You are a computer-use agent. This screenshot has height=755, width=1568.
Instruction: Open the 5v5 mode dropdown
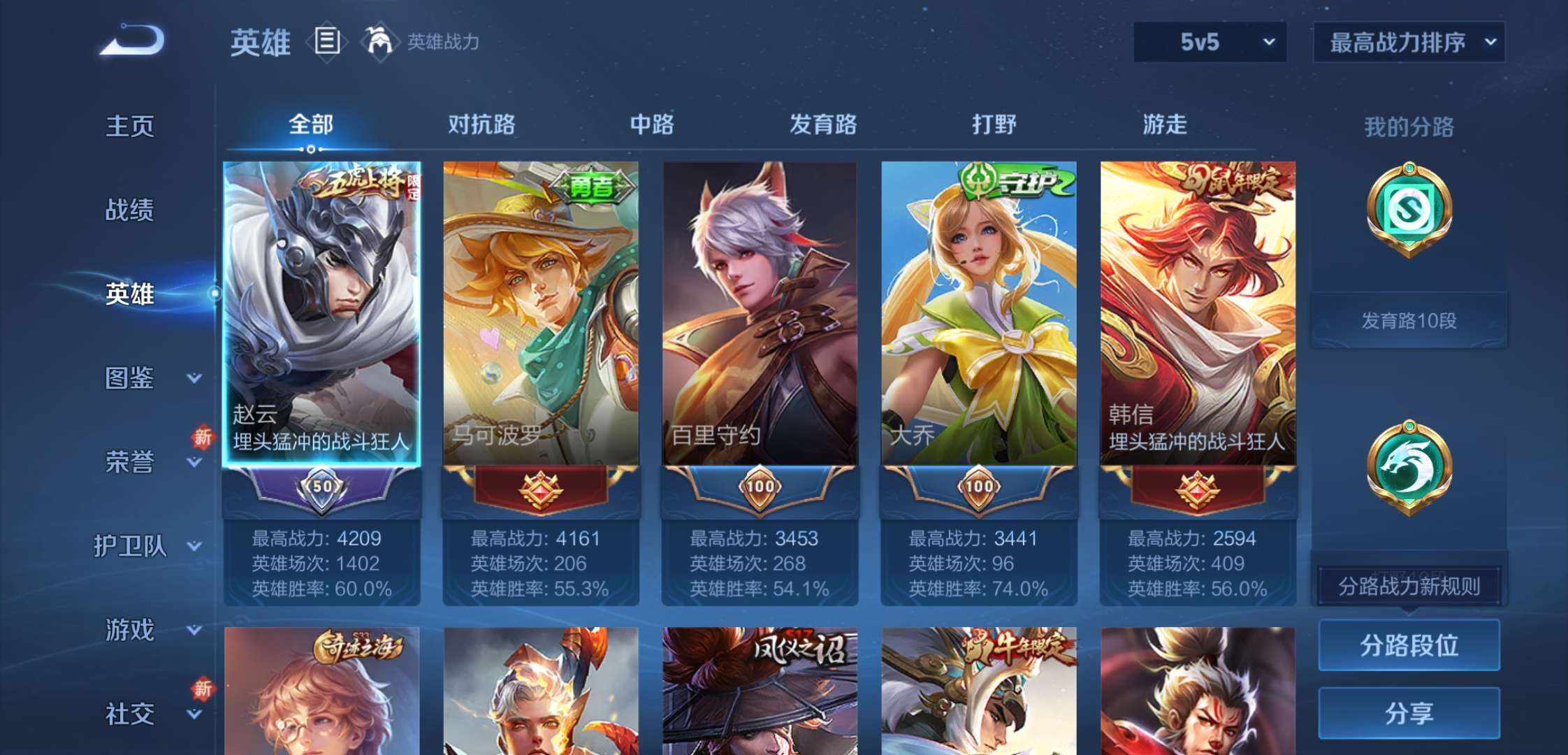[x=1210, y=42]
